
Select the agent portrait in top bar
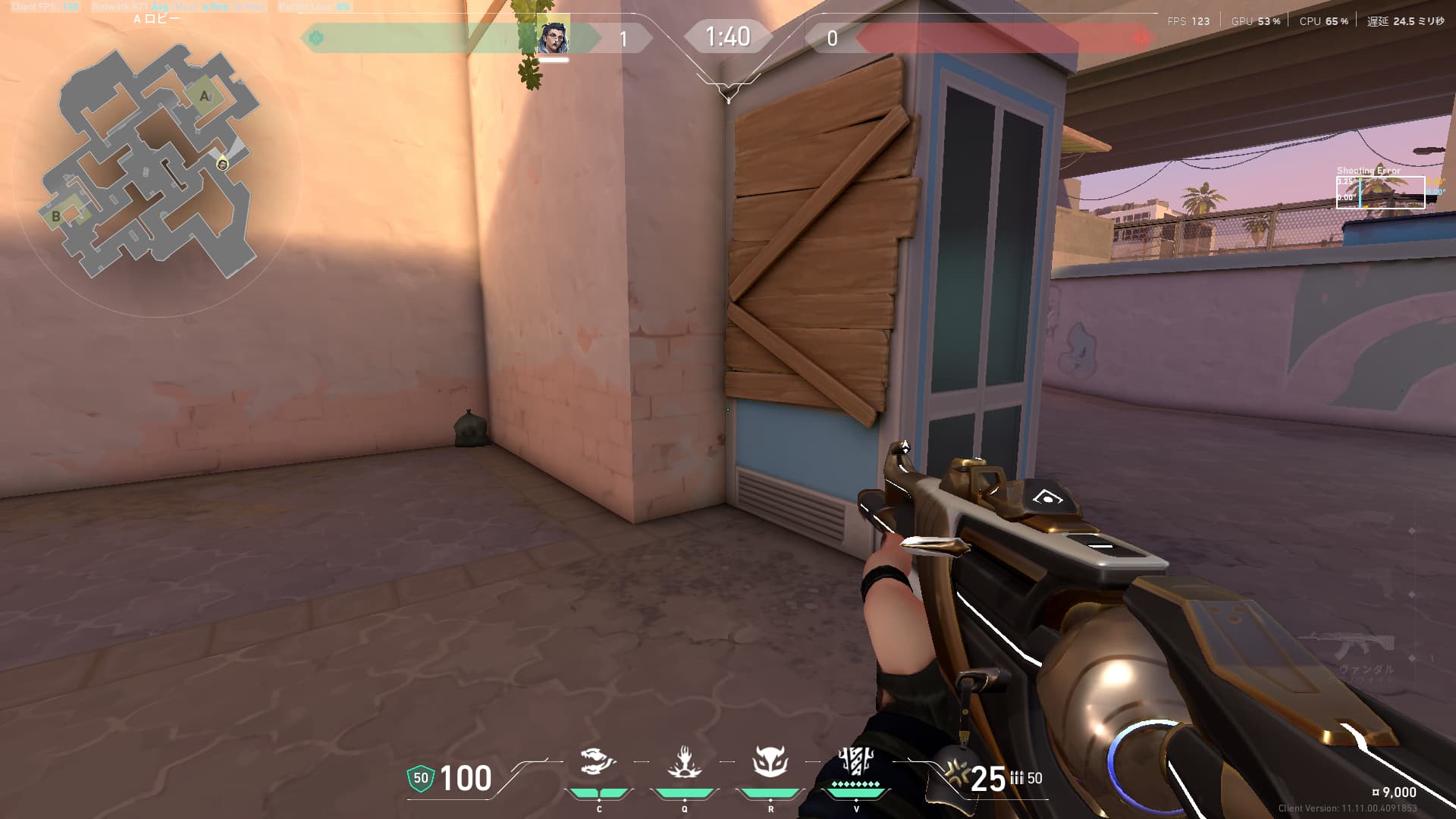[x=553, y=38]
